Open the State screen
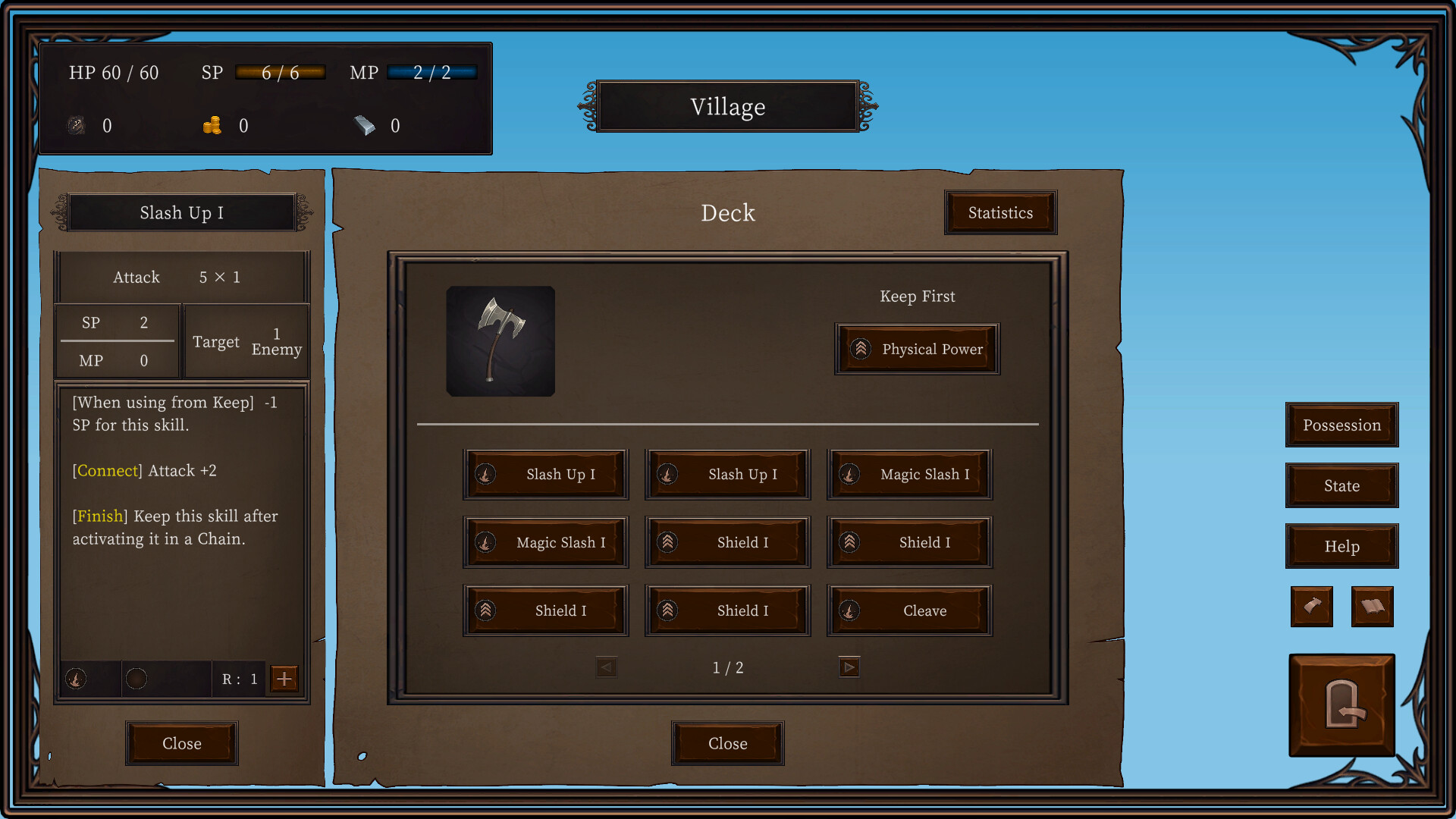The height and width of the screenshot is (819, 1456). click(x=1341, y=485)
